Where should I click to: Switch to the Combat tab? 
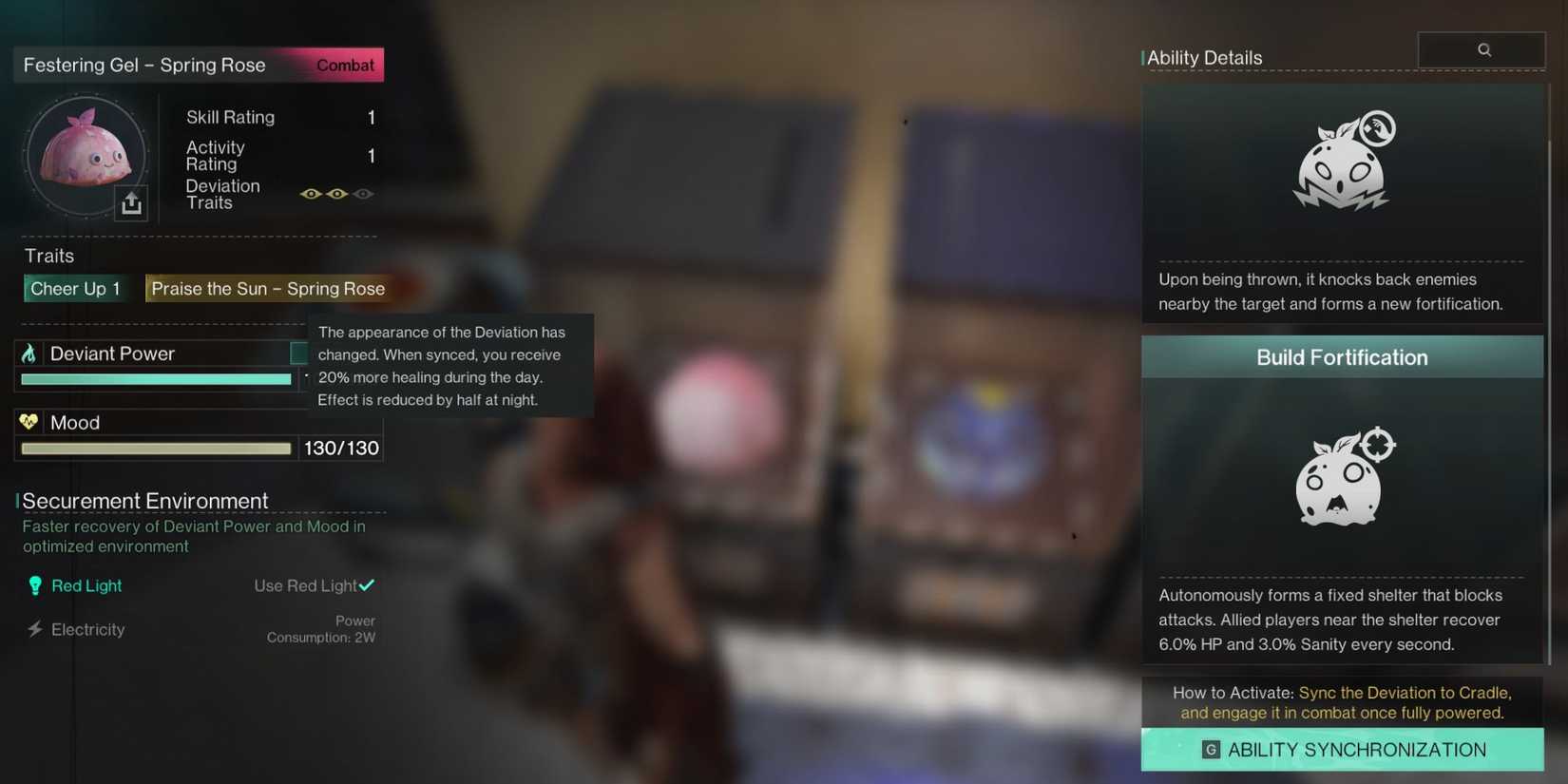pos(344,65)
